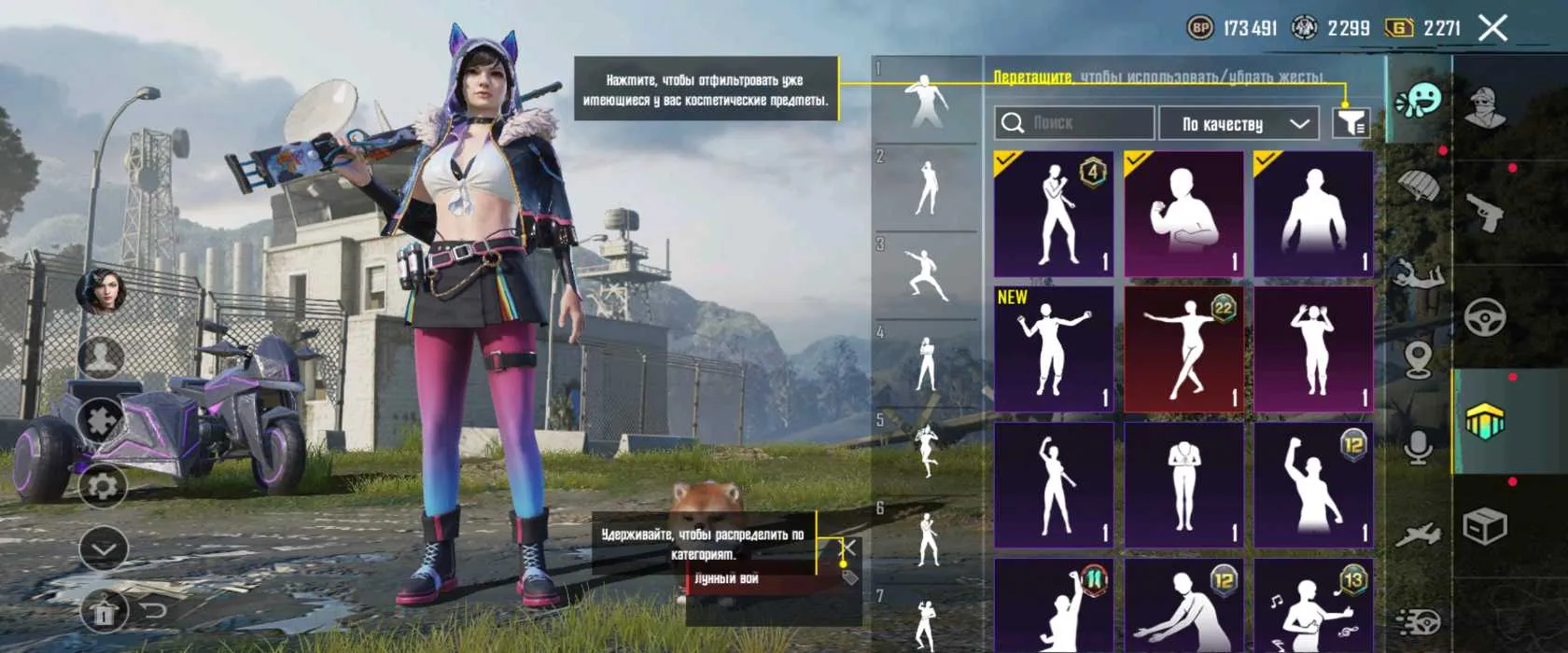This screenshot has height=653, width=1568.
Task: Open the outfit tab with the masked character icon
Action: 1486,107
